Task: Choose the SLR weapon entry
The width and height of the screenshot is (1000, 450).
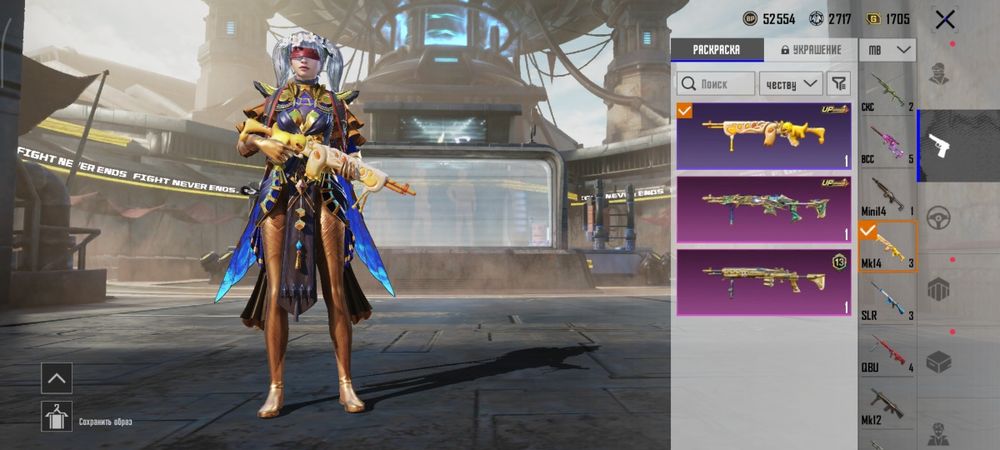Action: pyautogui.click(x=887, y=300)
